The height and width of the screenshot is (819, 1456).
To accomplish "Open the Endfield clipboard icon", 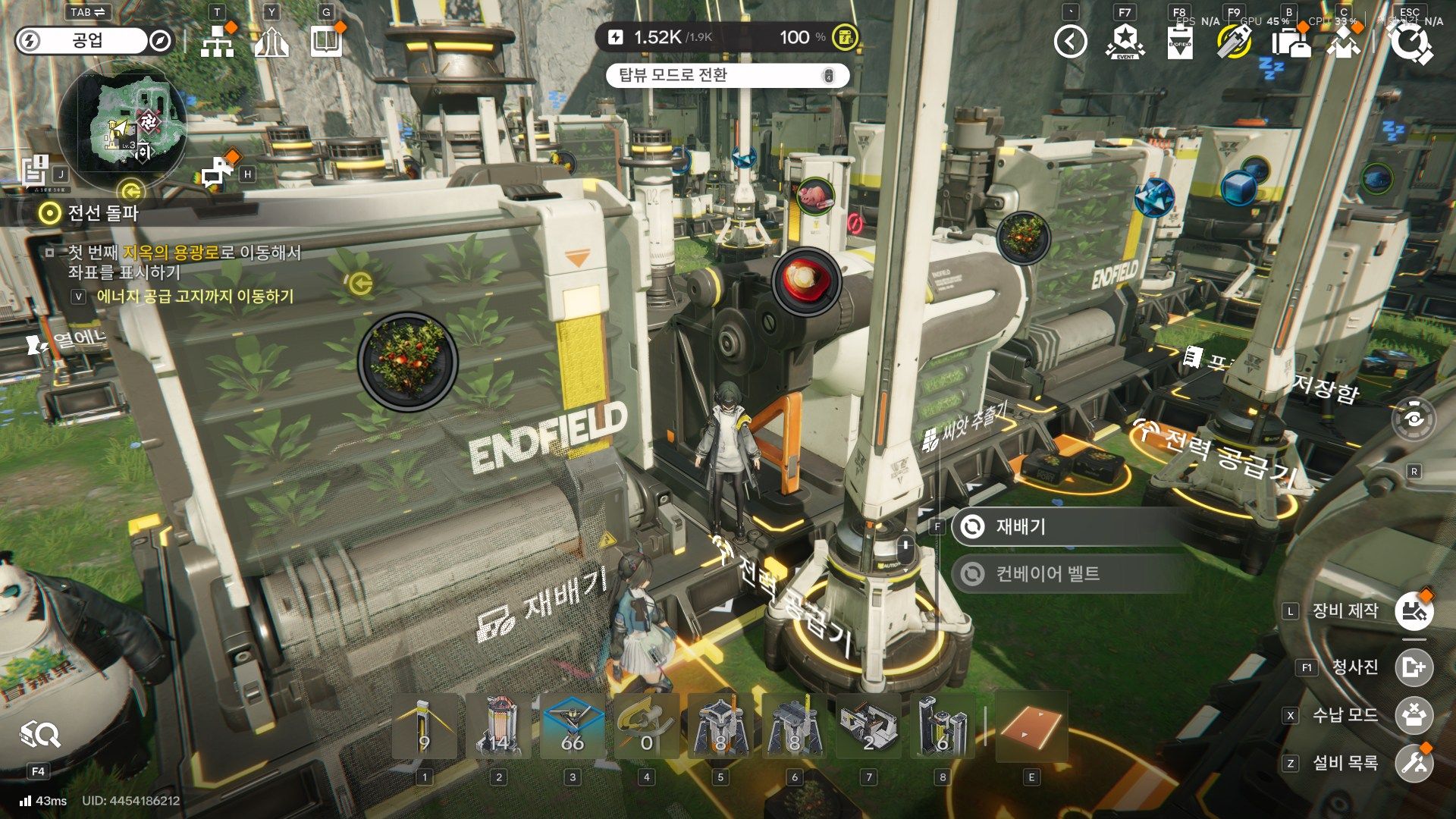I will (1179, 42).
